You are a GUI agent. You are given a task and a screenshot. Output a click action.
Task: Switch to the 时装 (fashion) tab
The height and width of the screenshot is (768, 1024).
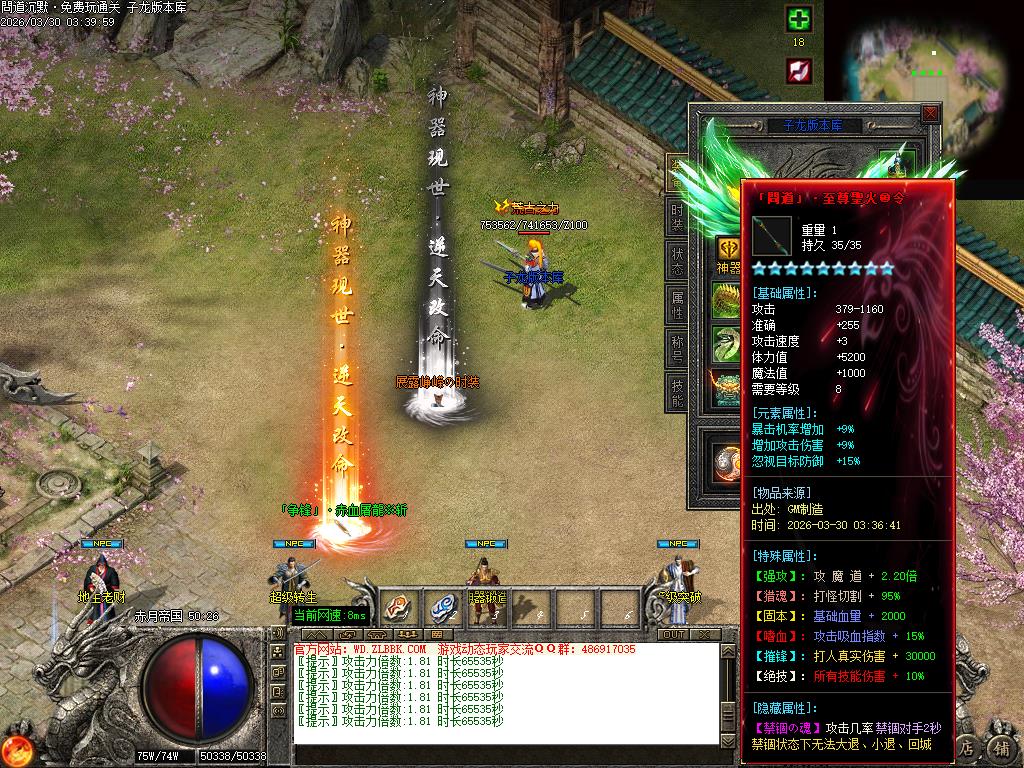(677, 215)
